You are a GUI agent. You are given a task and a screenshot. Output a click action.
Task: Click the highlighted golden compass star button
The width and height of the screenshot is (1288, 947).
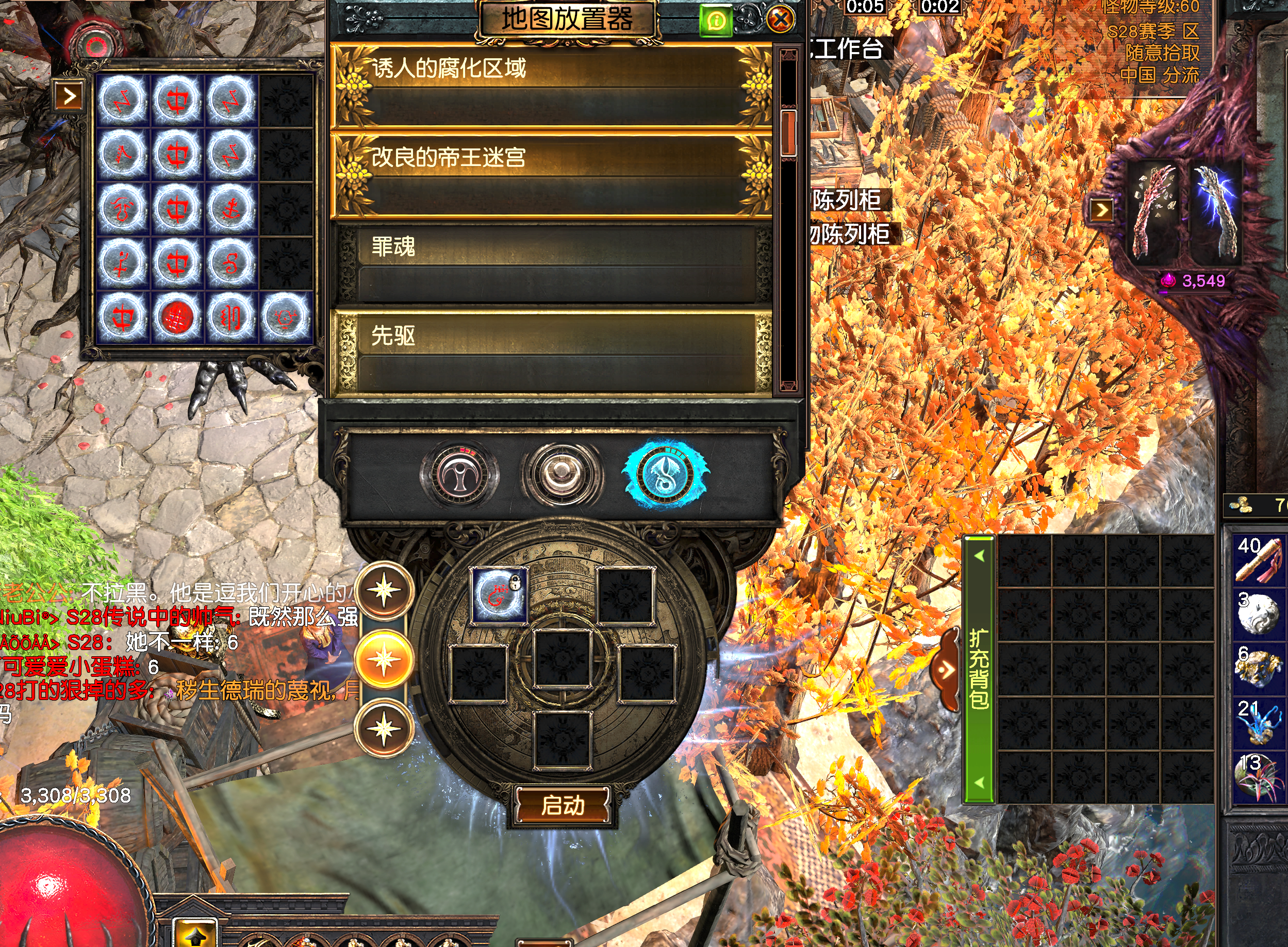point(384,660)
